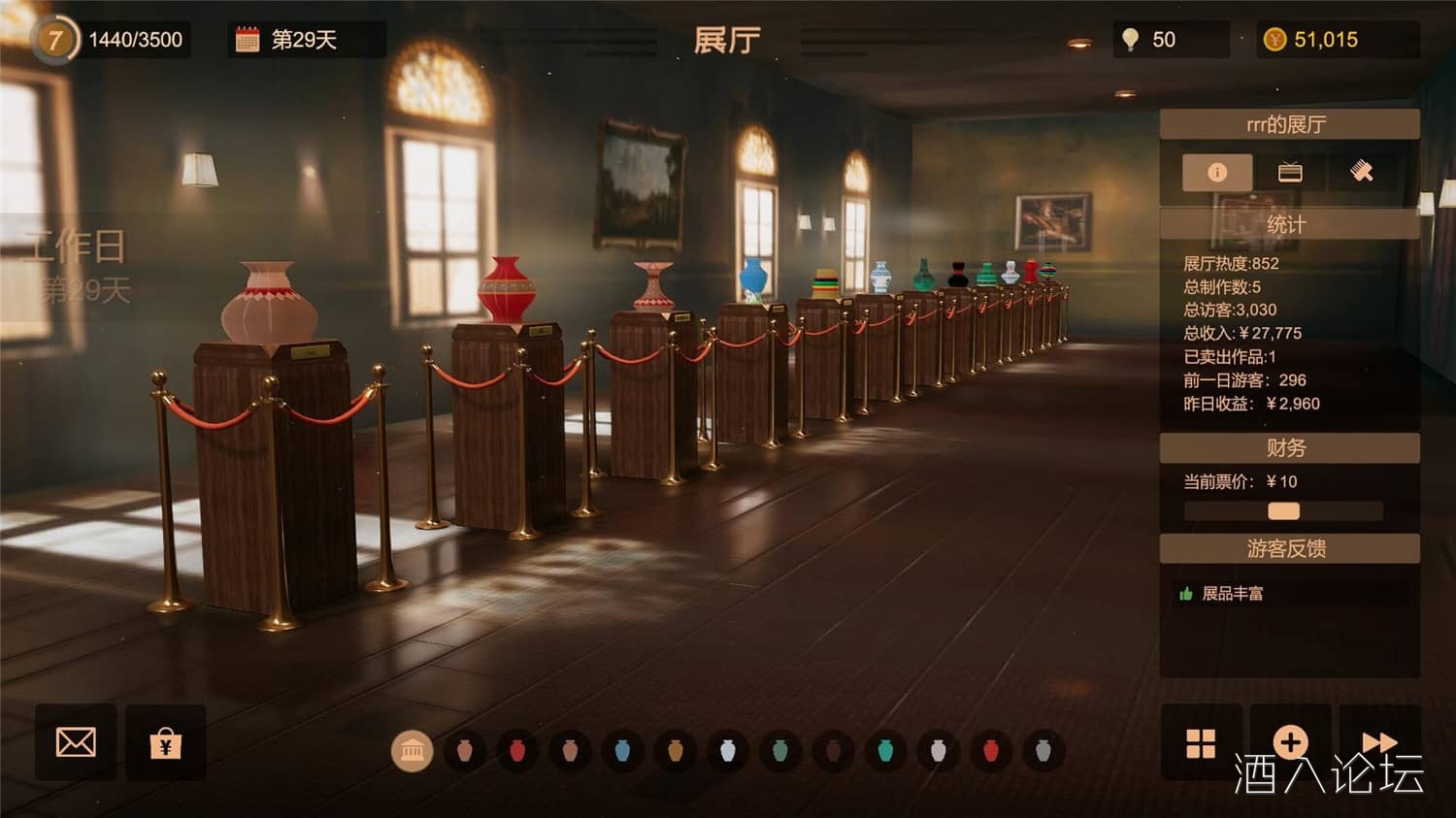Select the dark brown vase icon

pyautogui.click(x=832, y=751)
